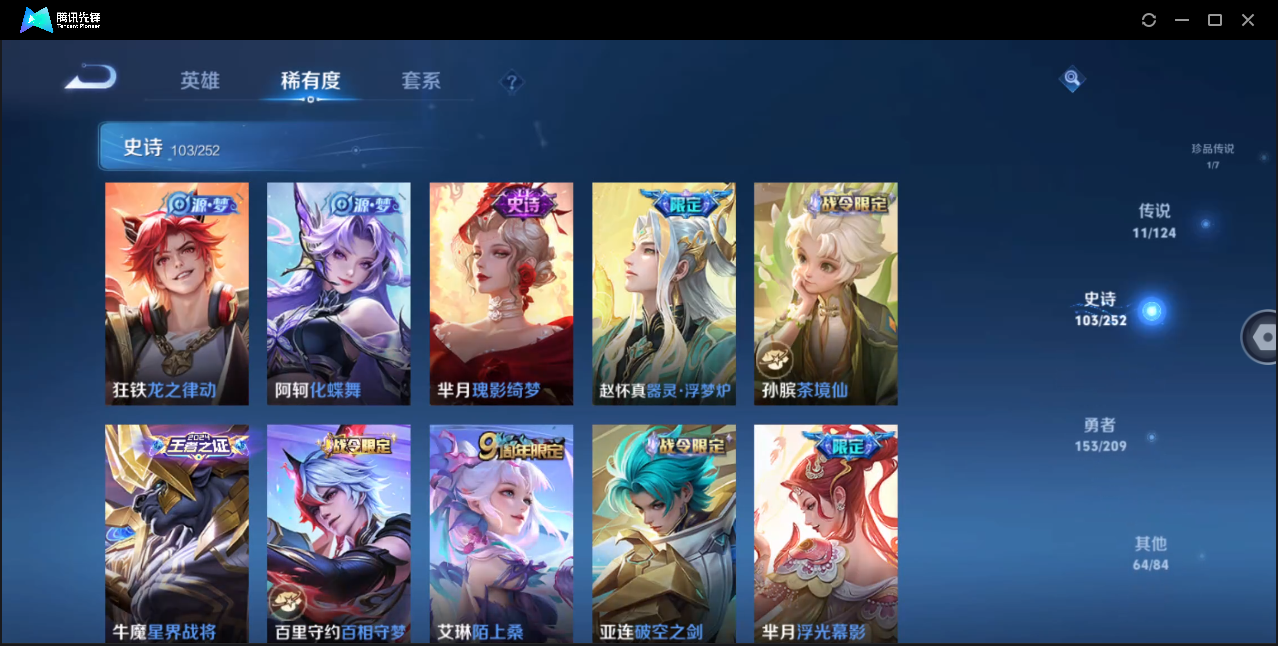Choose the 狂铁 龙之律动 skin card

point(177,293)
